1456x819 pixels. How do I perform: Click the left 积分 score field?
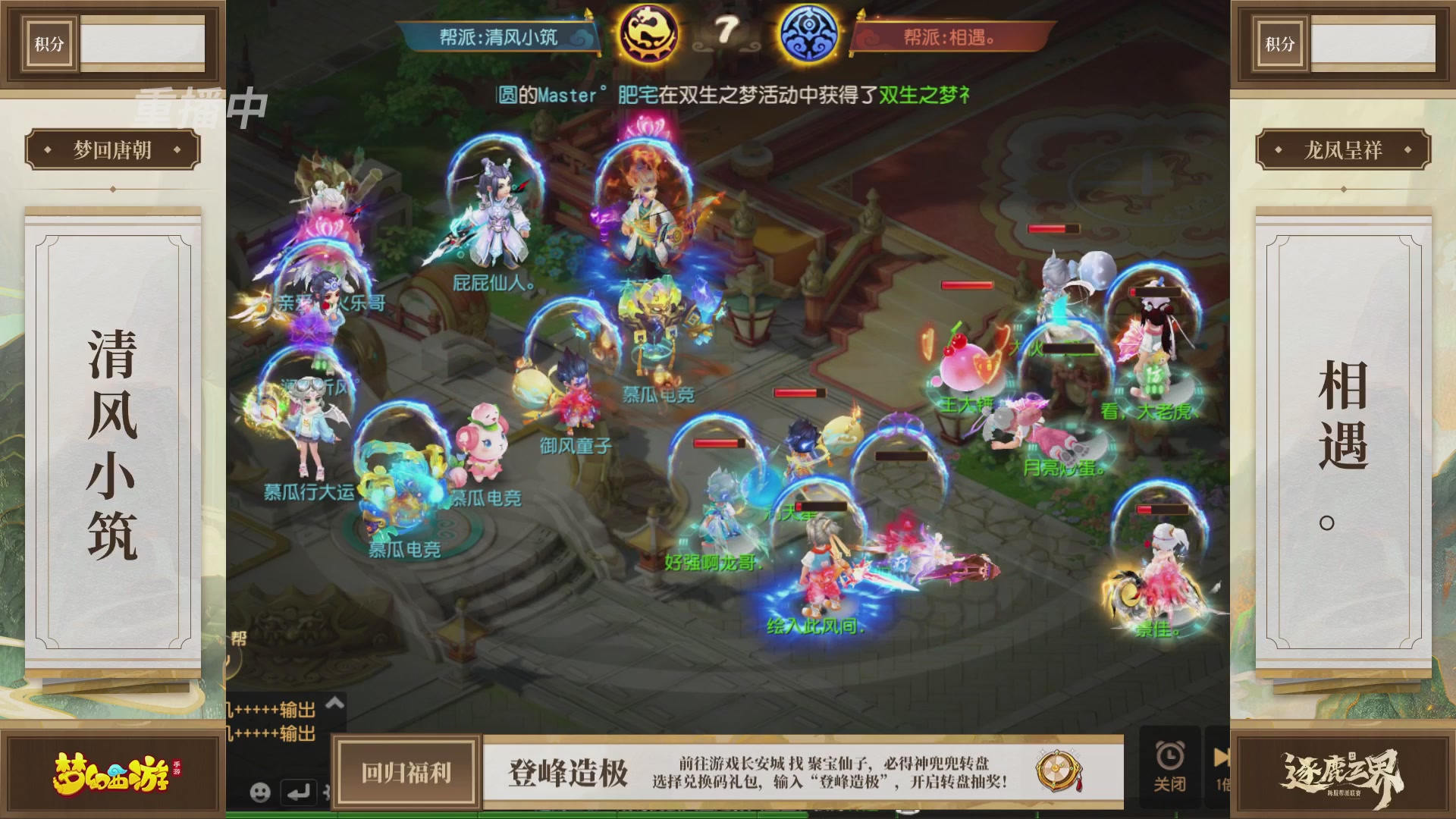(x=143, y=43)
